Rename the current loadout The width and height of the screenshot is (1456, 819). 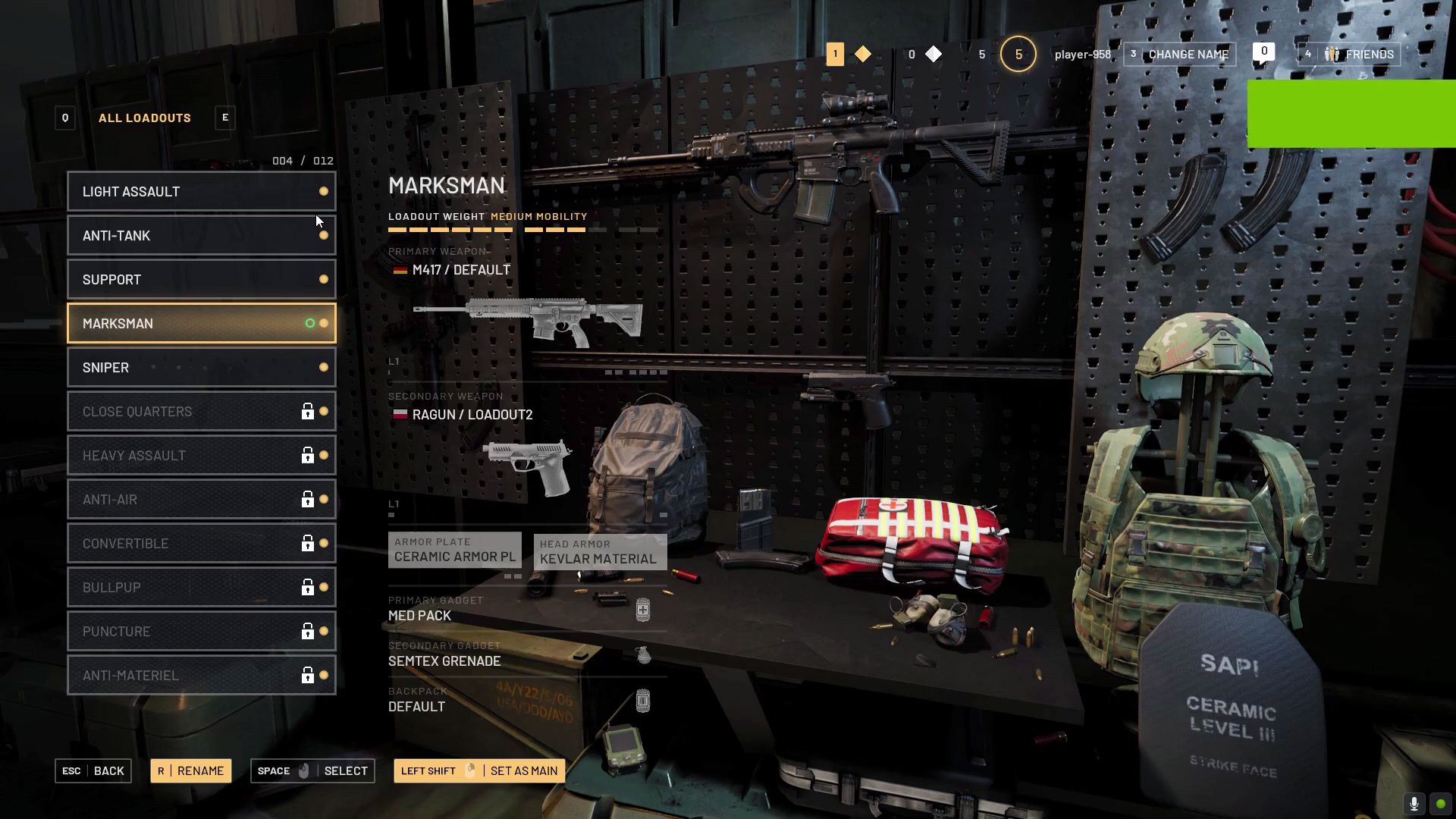click(x=191, y=771)
